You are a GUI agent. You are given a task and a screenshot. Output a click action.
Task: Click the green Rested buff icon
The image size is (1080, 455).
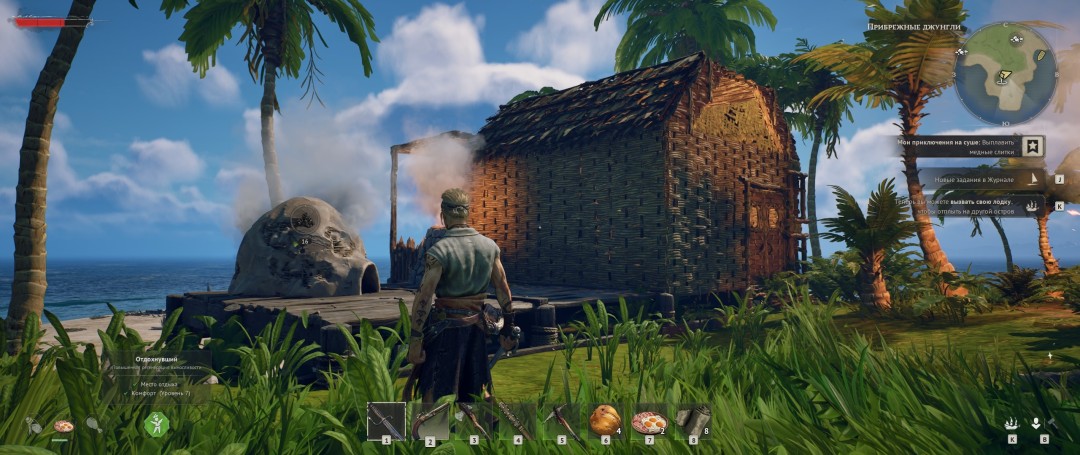pos(156,424)
